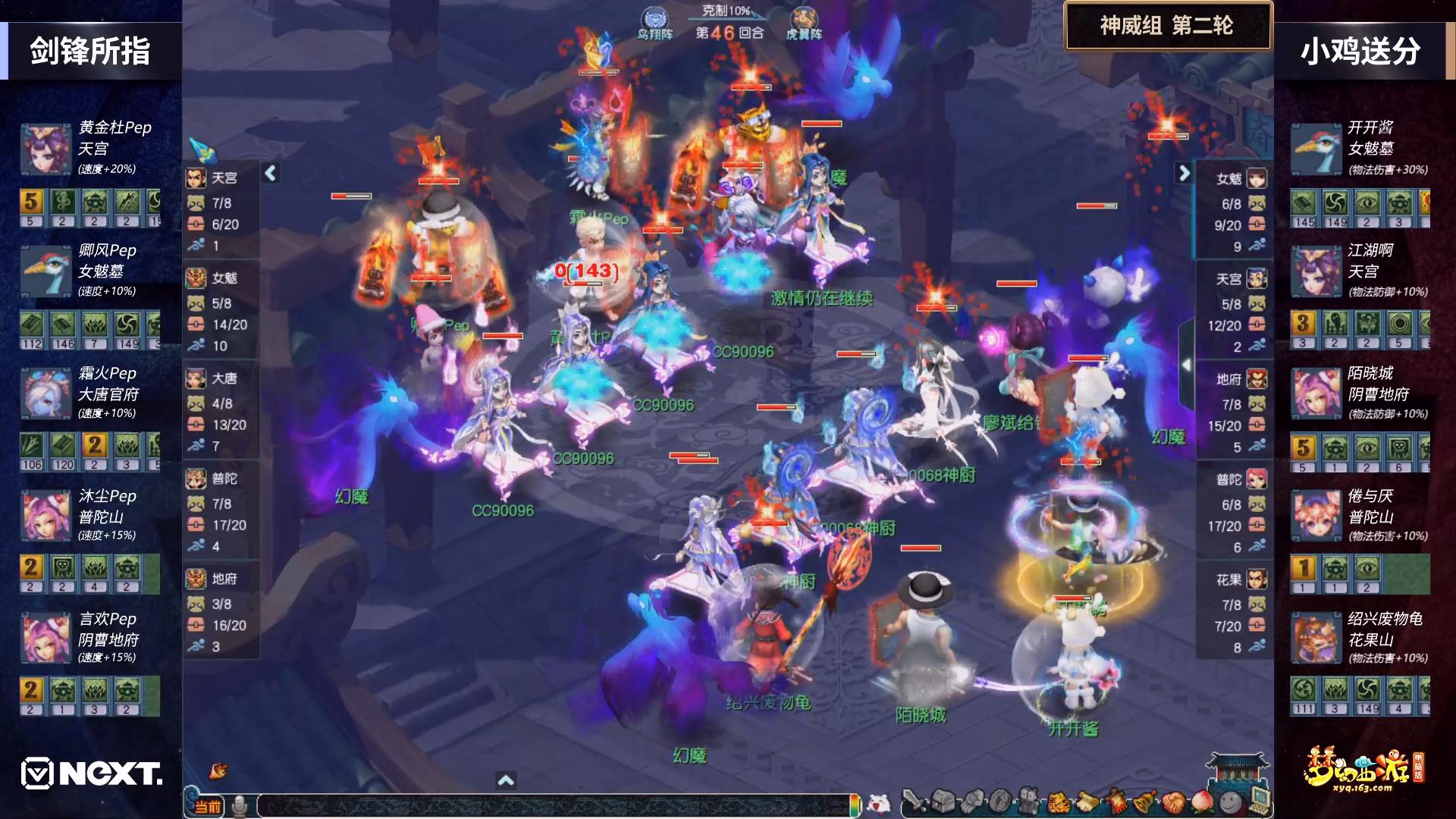Click the 当前 chat channel button
This screenshot has height=819, width=1456.
pos(207,806)
